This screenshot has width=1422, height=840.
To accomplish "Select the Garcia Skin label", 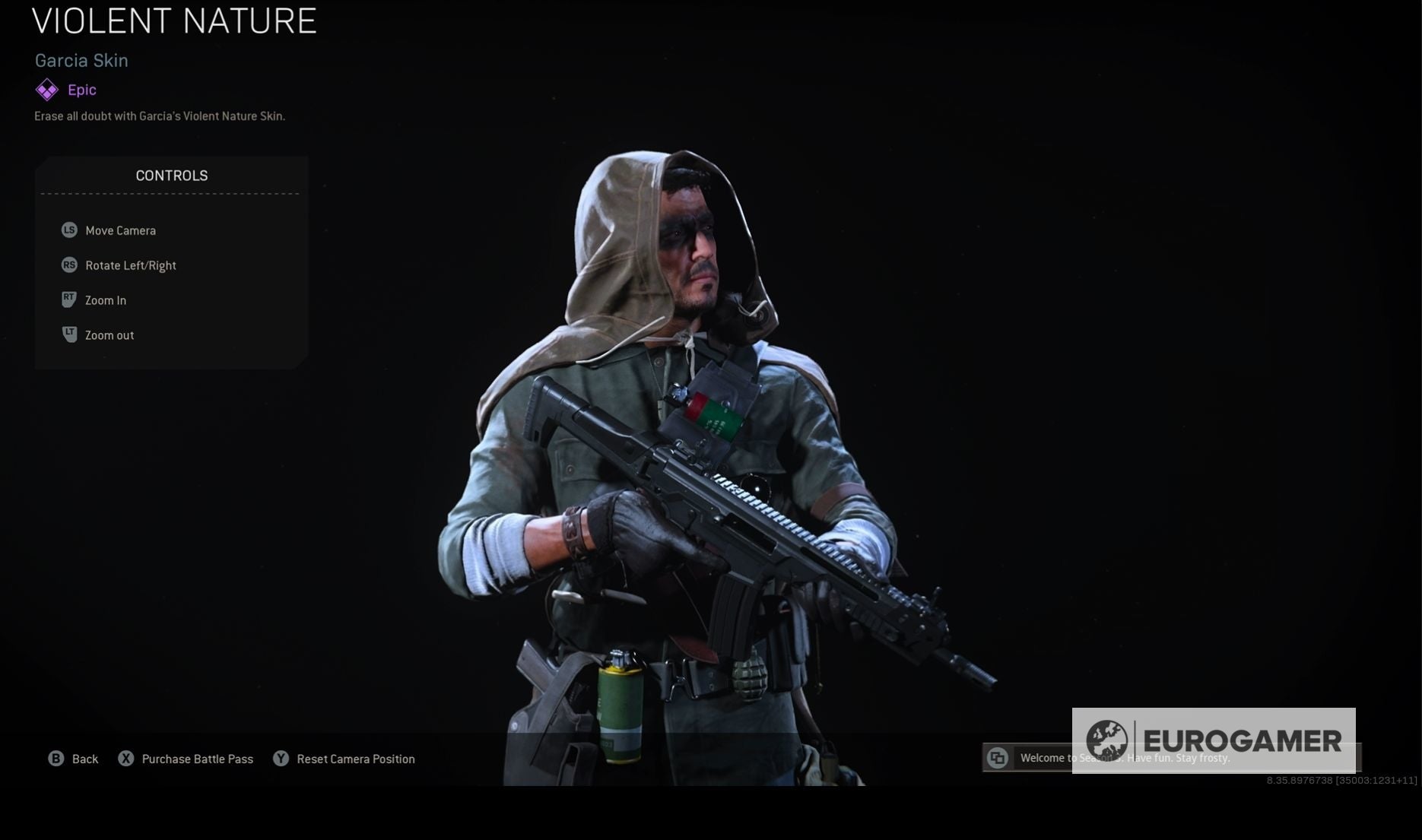I will click(x=81, y=61).
